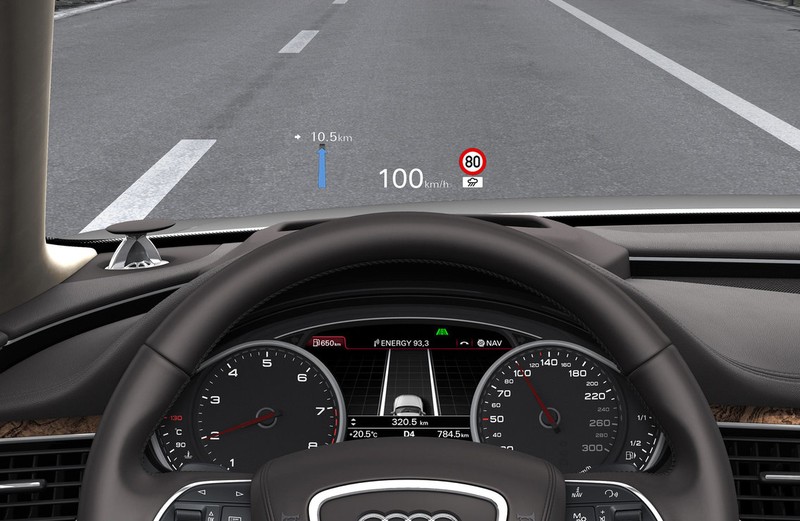Select the red 650 km fuel range tab
The width and height of the screenshot is (800, 521).
[x=329, y=343]
